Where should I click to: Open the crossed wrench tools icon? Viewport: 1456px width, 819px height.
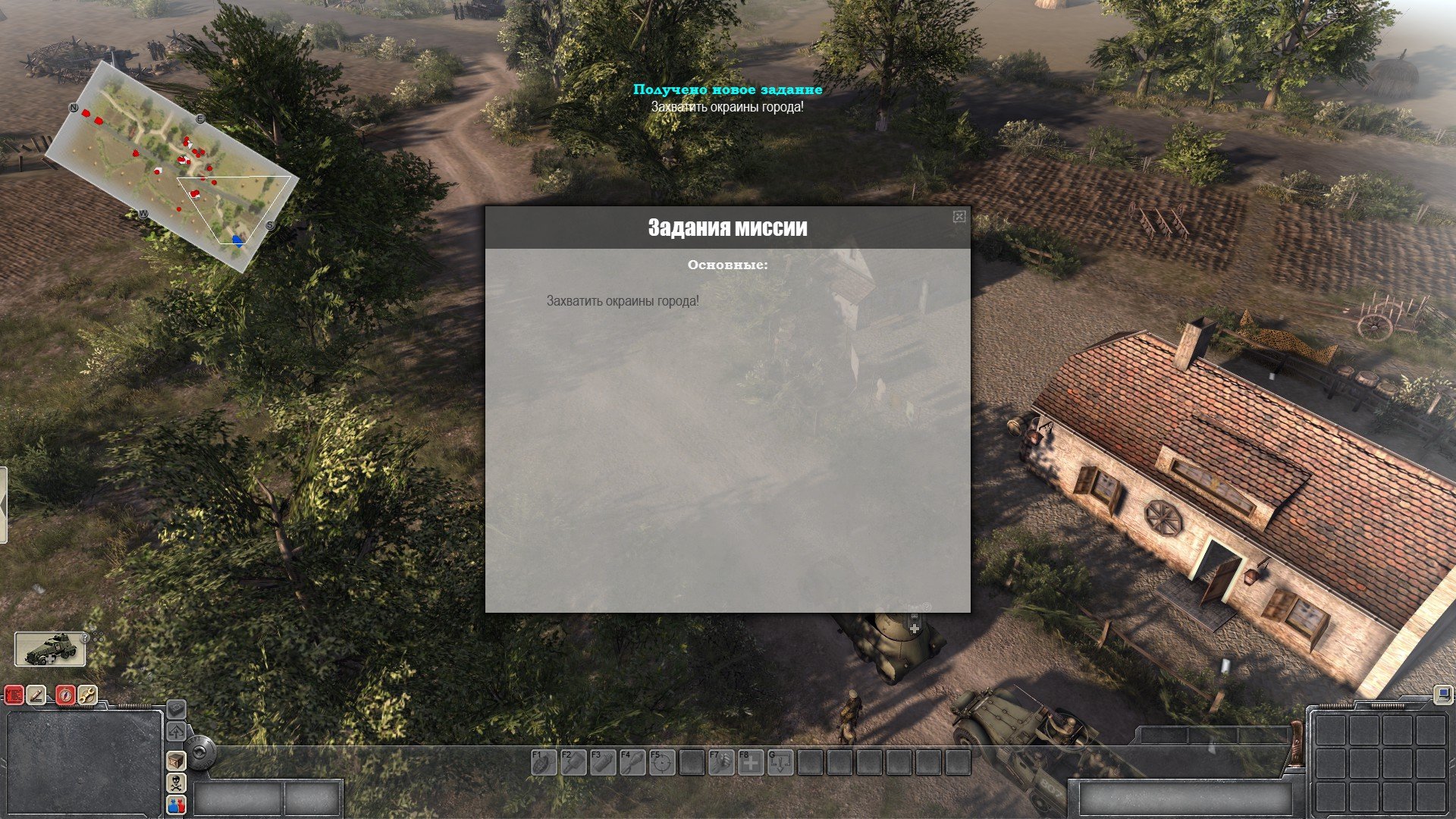[x=87, y=695]
